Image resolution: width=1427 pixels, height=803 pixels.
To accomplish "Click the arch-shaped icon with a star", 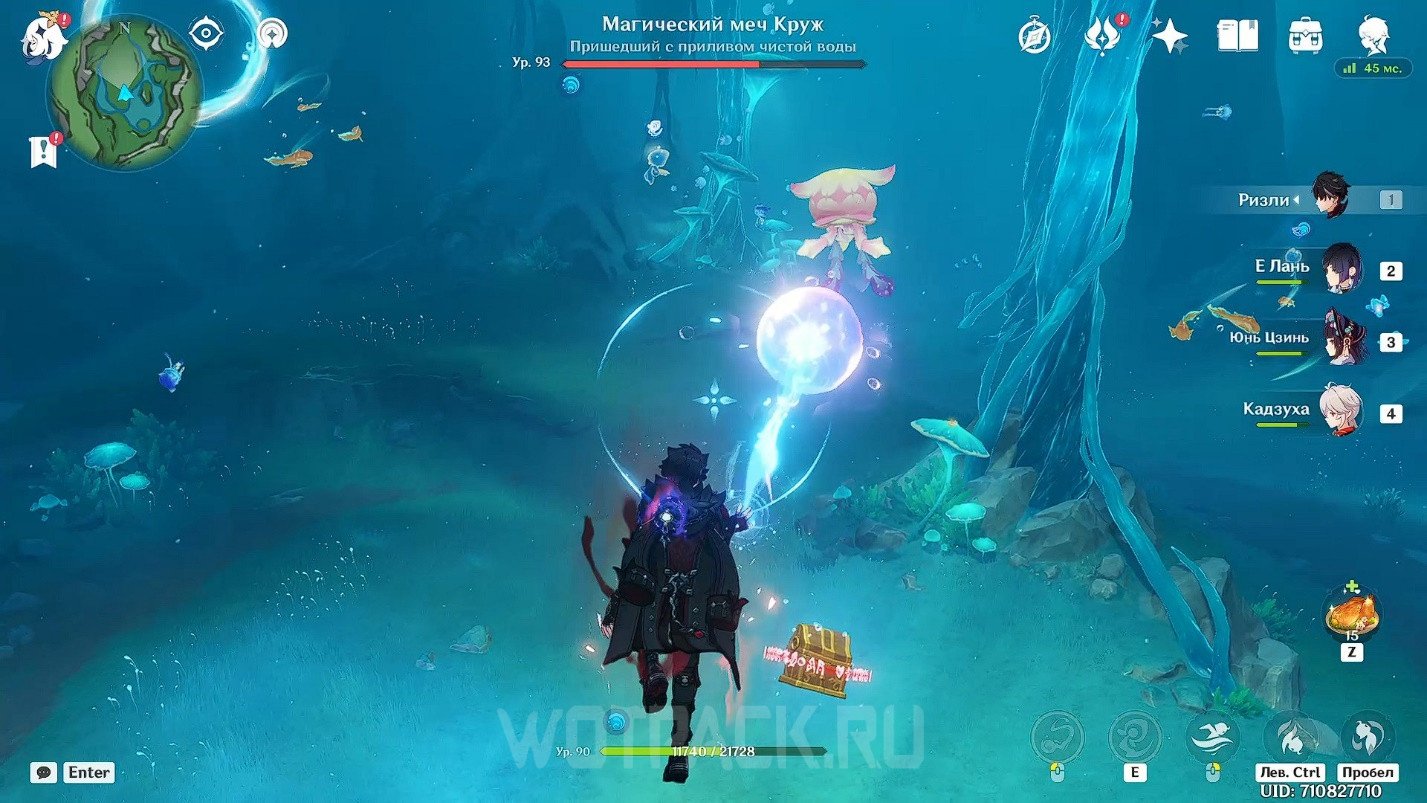I will pos(271,34).
